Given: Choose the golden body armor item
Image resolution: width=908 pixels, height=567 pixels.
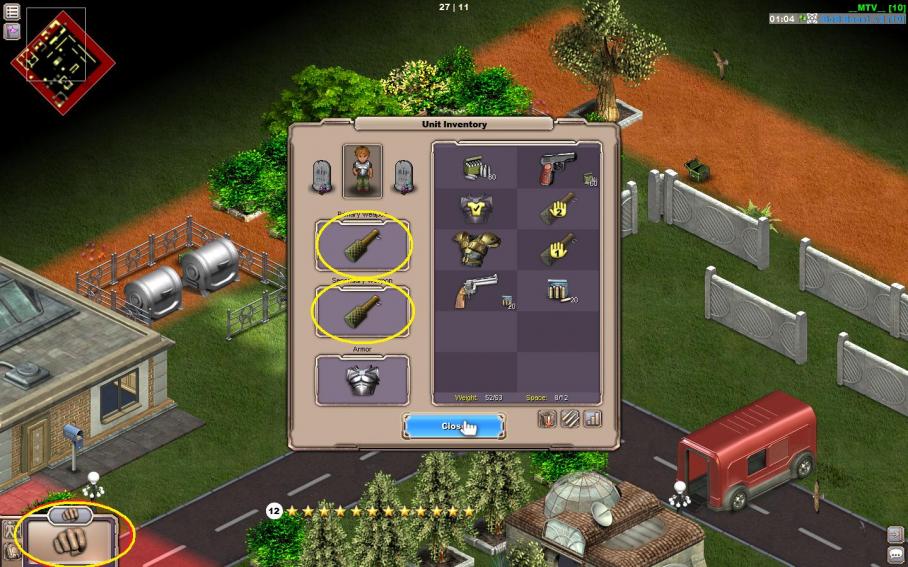Looking at the screenshot, I should pos(474,249).
